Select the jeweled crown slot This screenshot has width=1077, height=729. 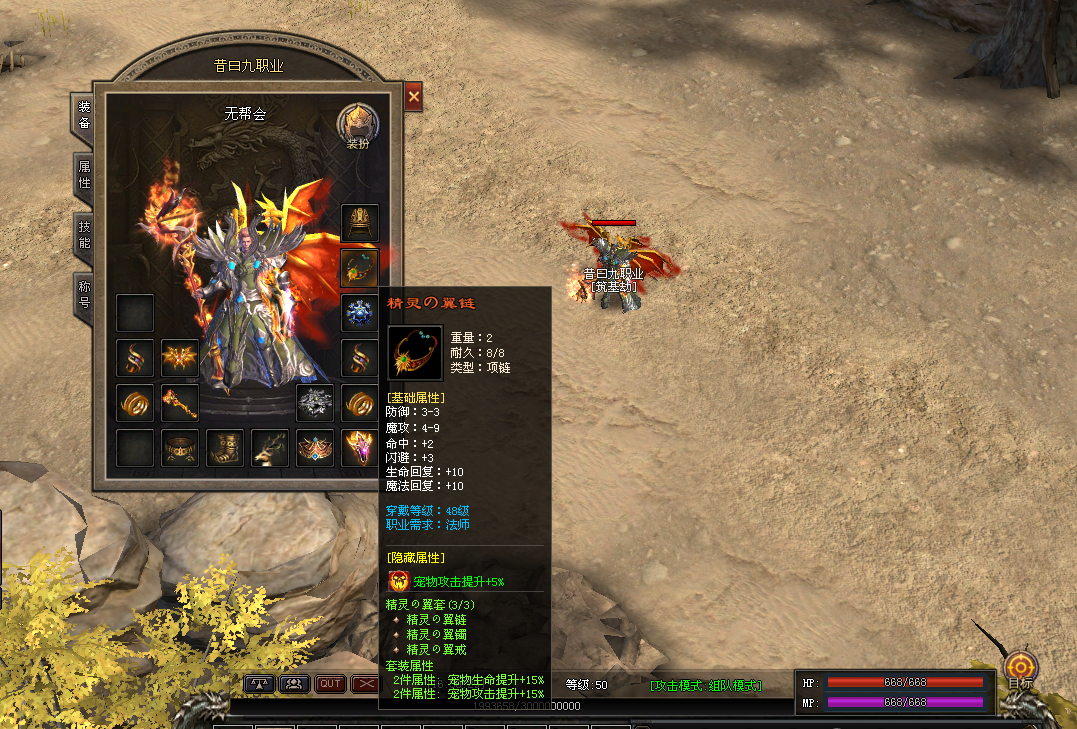[x=315, y=447]
